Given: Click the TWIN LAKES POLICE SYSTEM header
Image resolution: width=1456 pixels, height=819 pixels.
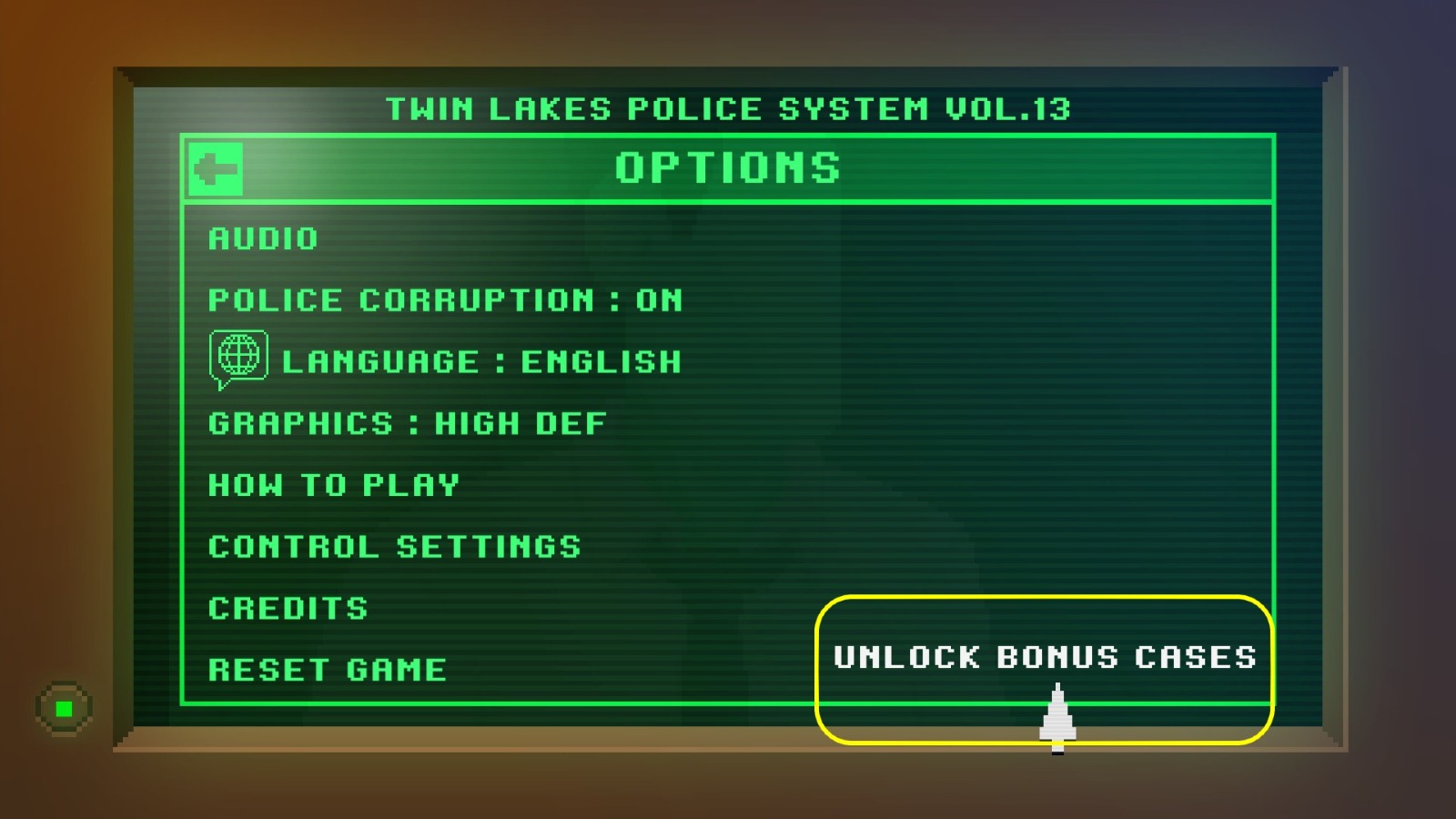Looking at the screenshot, I should coord(728,109).
